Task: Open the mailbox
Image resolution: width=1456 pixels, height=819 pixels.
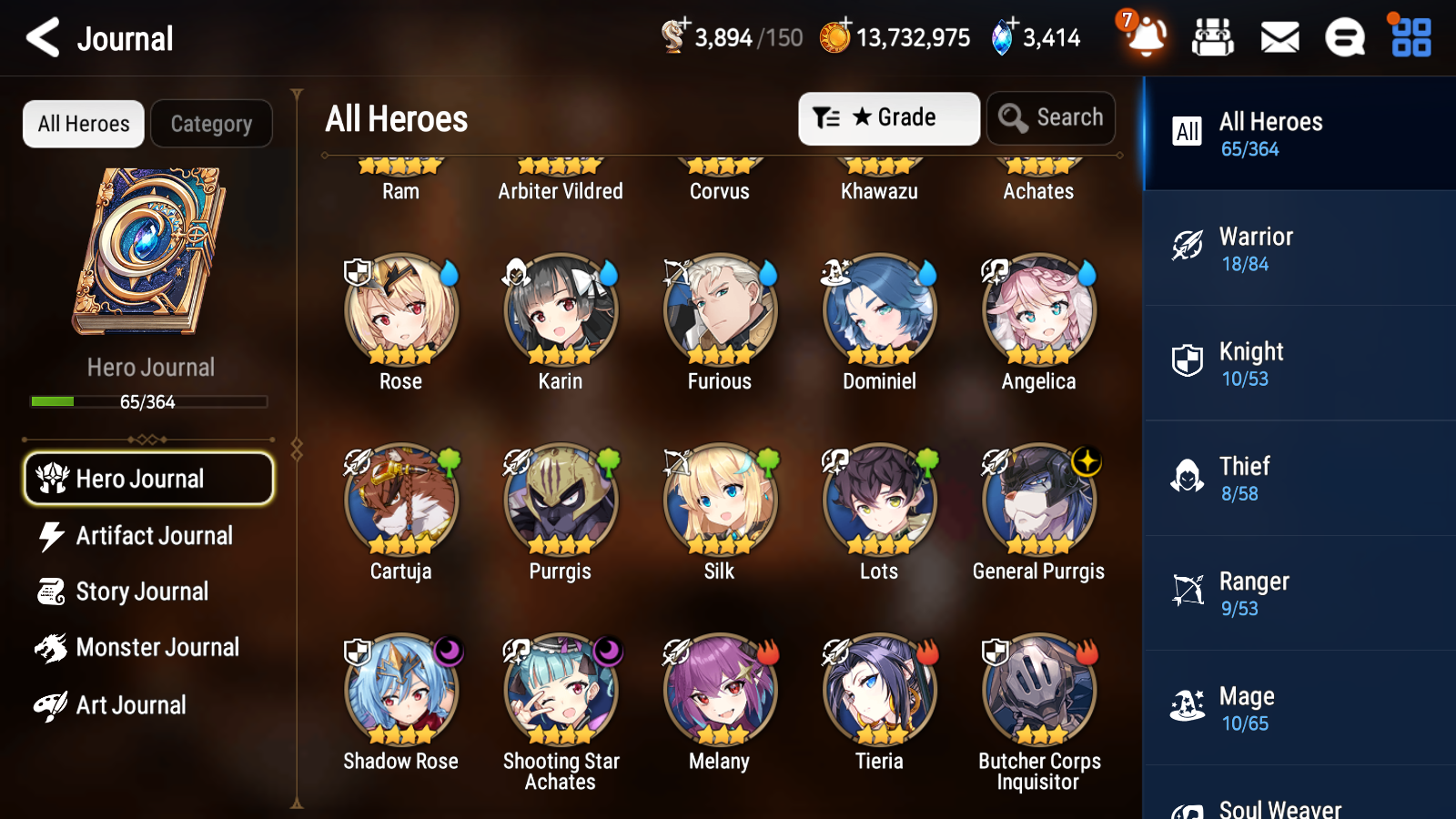Action: point(1279,38)
